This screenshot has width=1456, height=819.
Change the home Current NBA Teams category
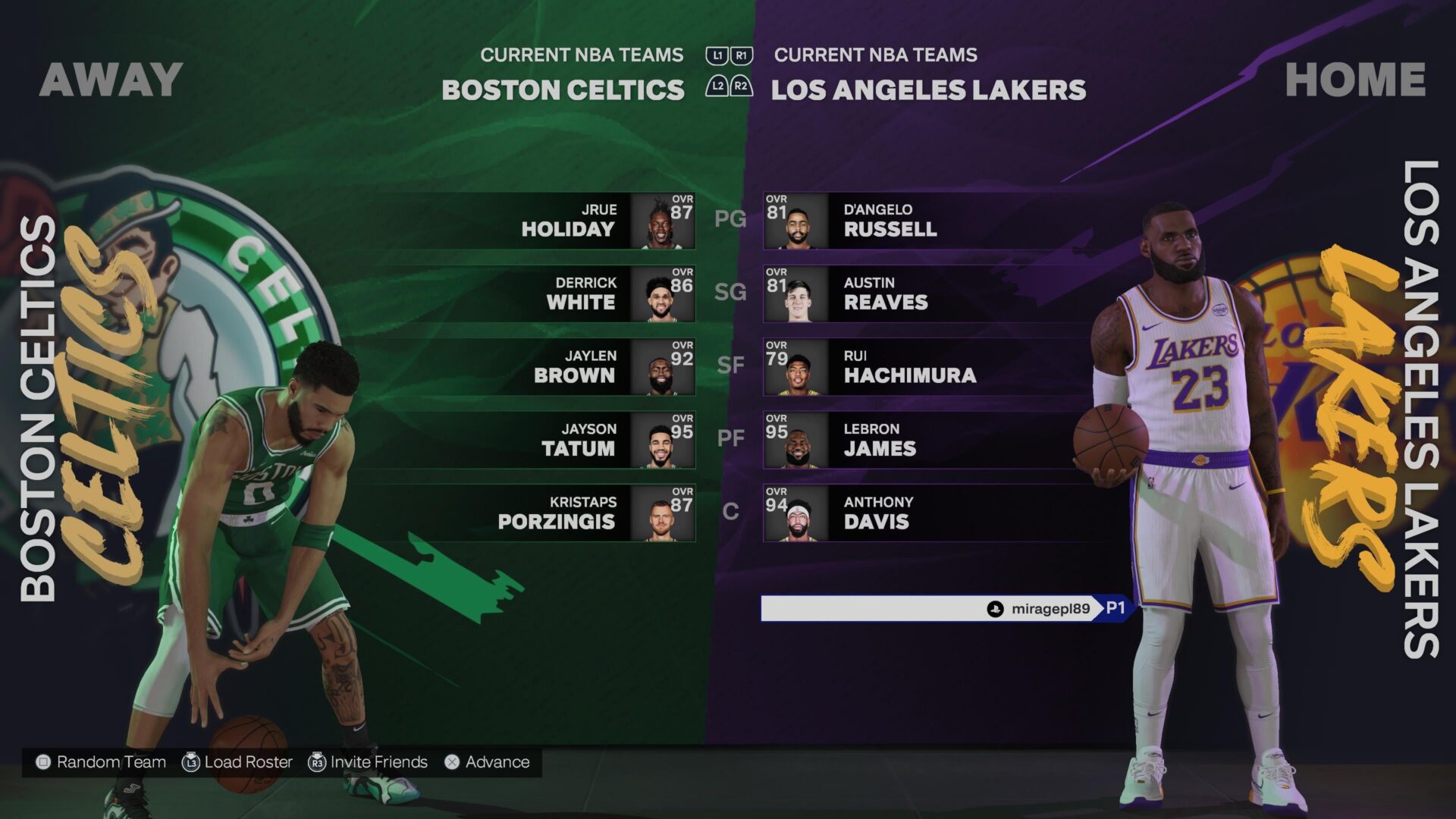[x=875, y=55]
